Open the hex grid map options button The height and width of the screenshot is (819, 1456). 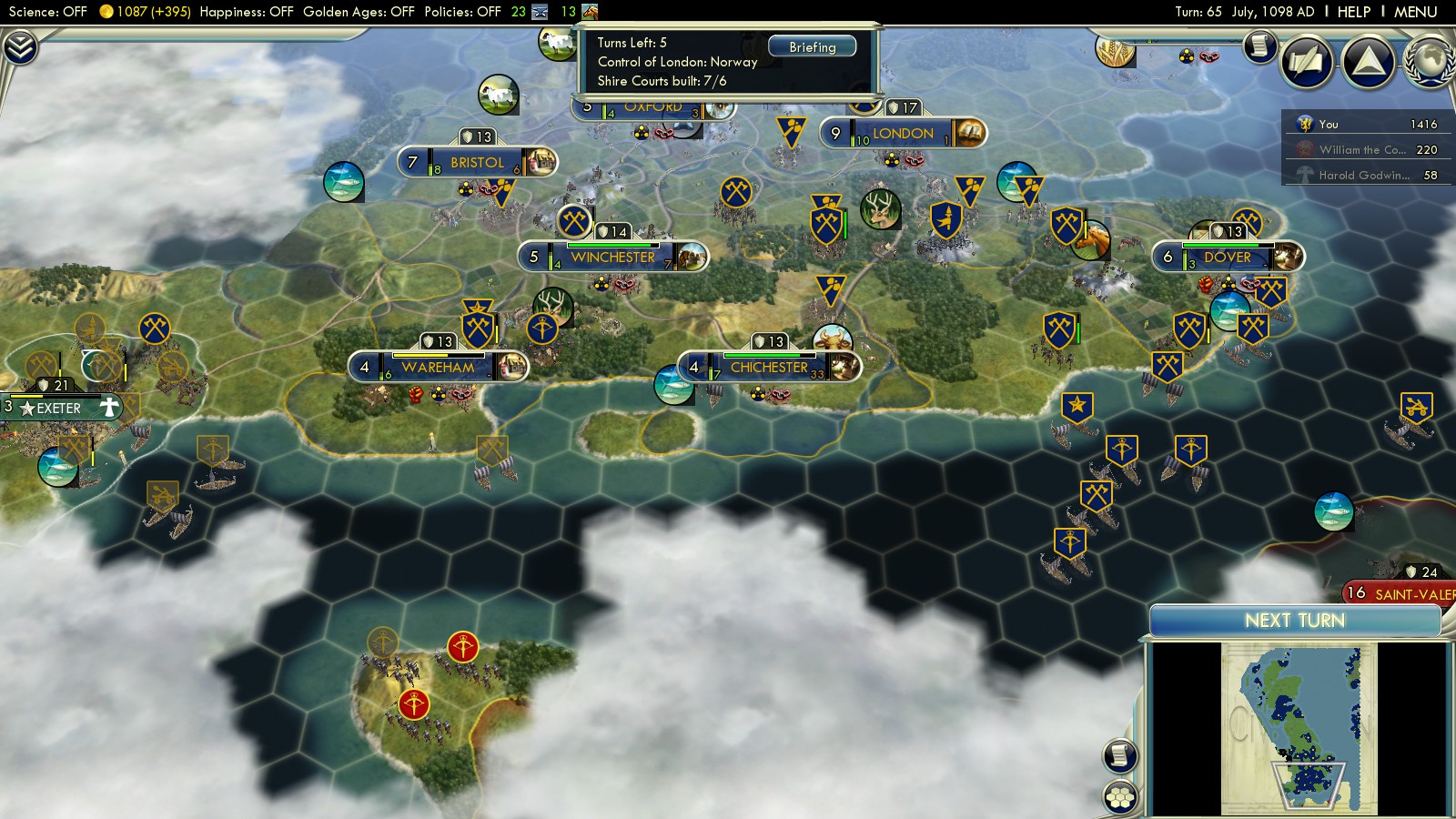point(1120,797)
